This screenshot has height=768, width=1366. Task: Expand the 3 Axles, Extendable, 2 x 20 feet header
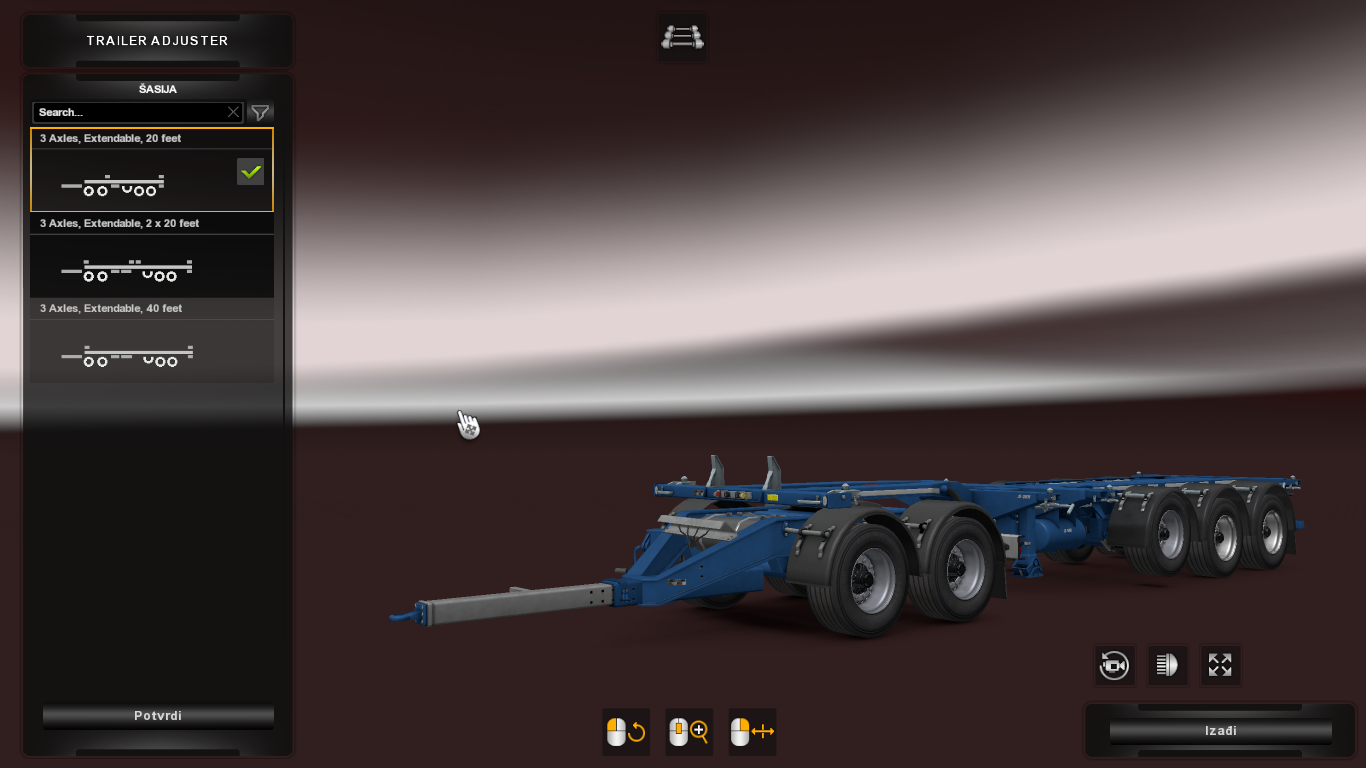152,223
